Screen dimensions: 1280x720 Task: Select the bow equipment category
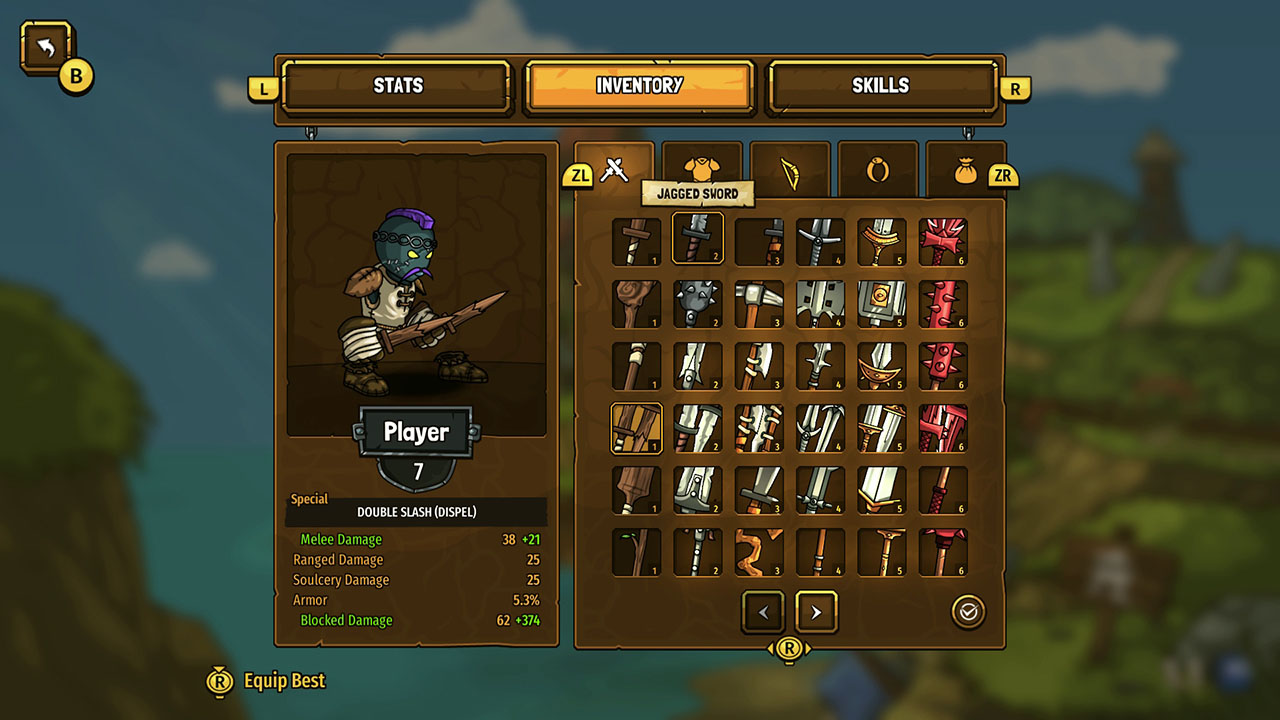point(790,168)
